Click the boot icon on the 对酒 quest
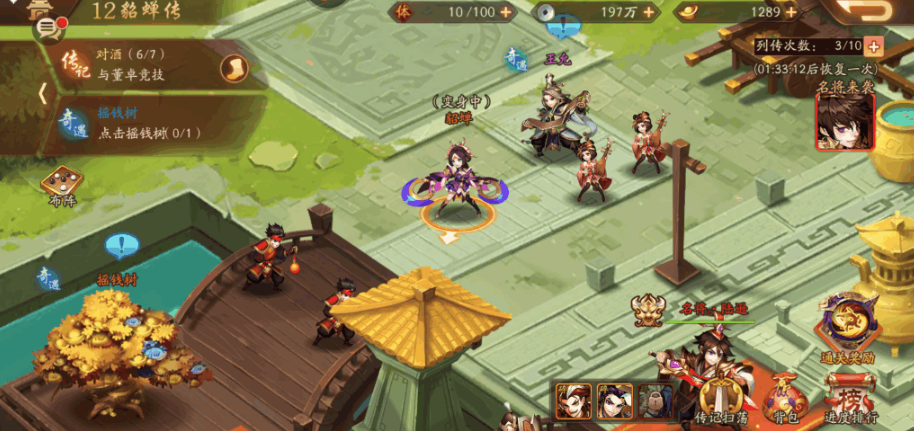 click(x=232, y=67)
